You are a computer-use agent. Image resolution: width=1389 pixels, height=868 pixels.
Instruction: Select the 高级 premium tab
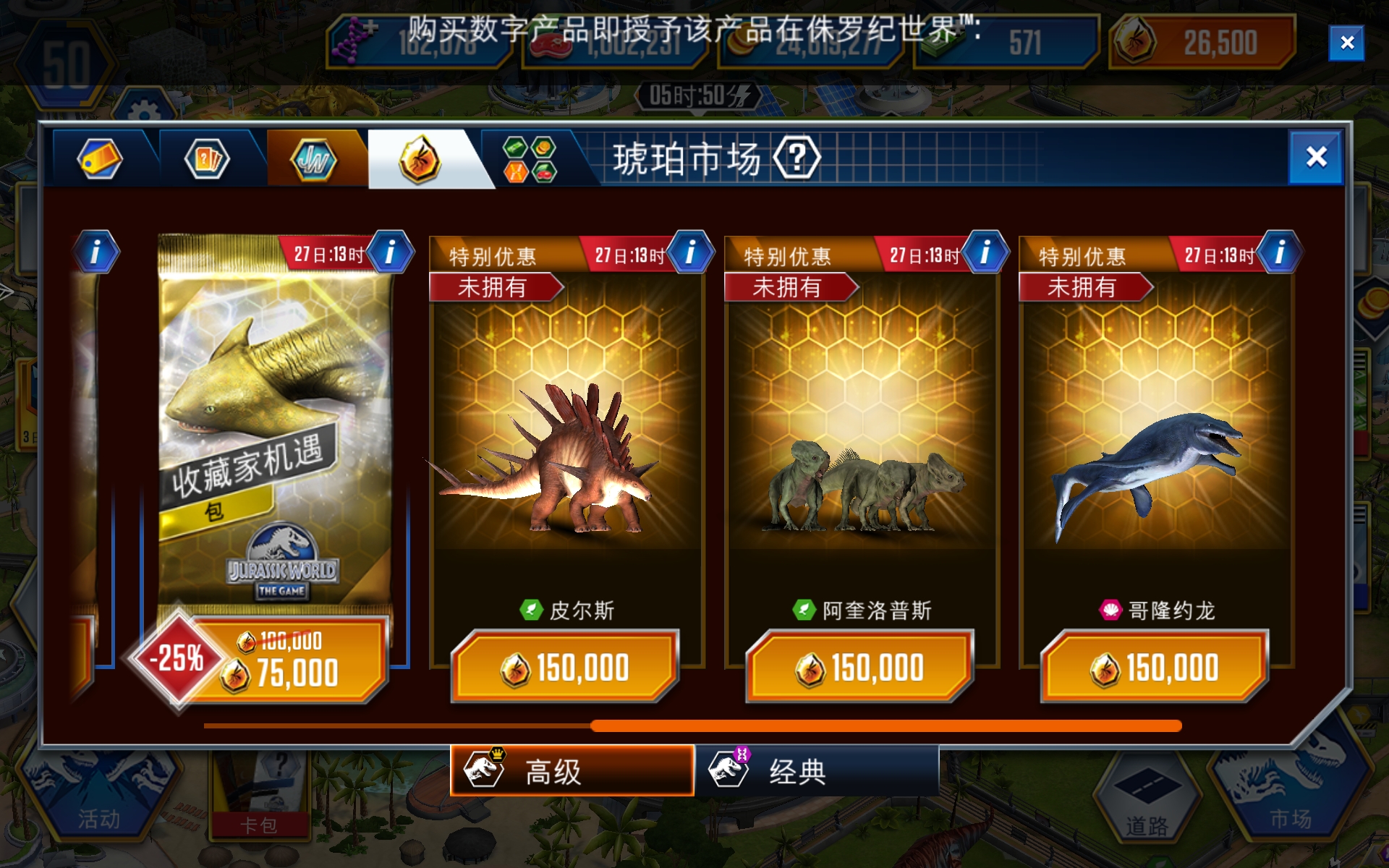tap(572, 771)
